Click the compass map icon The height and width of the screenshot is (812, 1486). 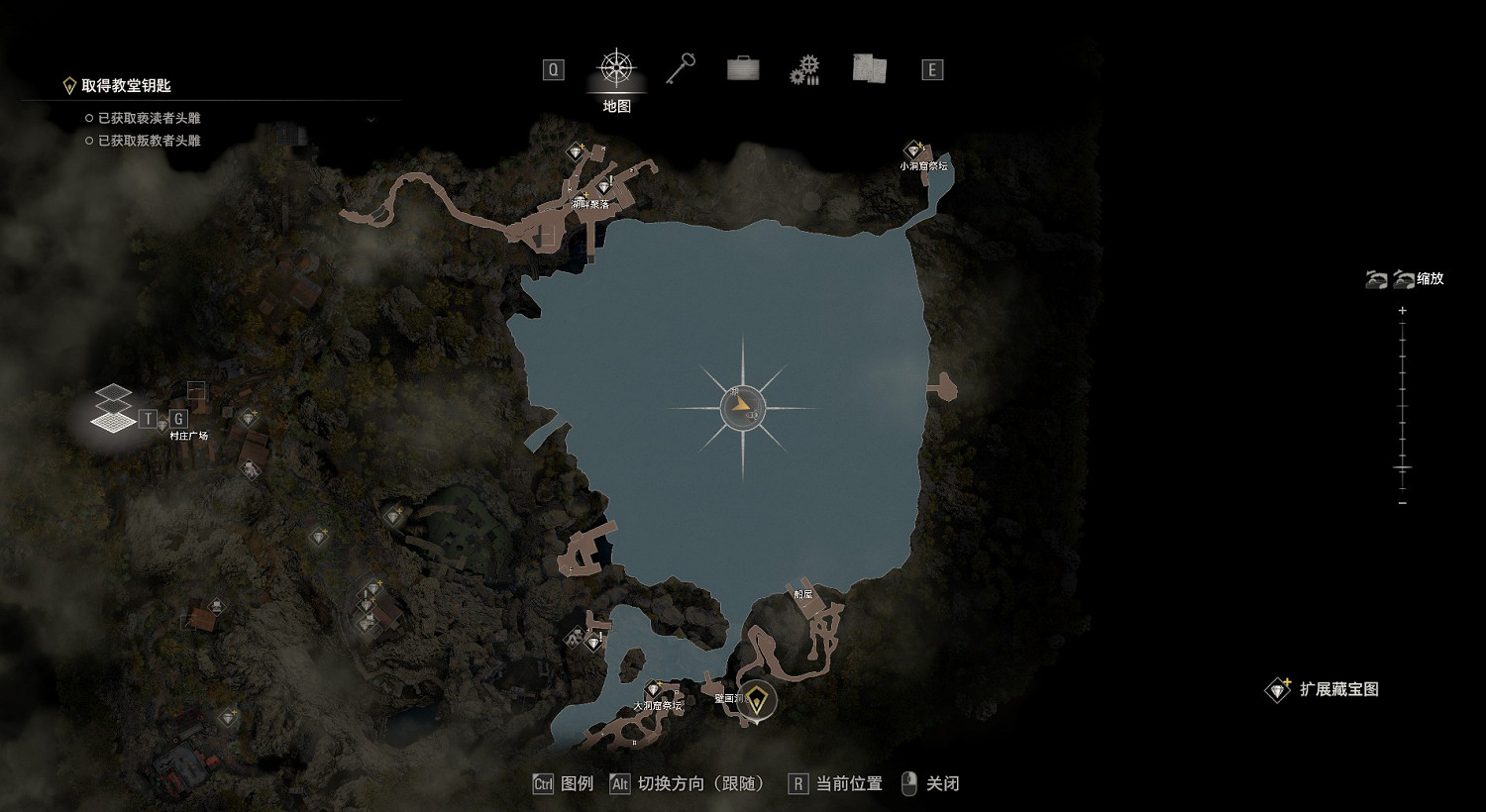(617, 67)
